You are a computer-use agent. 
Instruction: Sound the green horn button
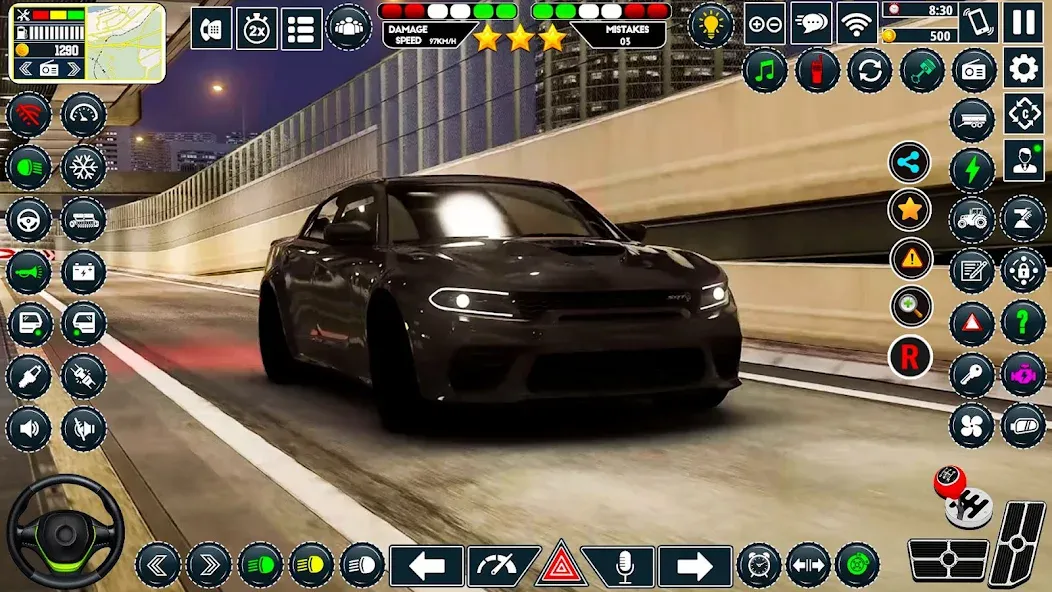pyautogui.click(x=28, y=271)
